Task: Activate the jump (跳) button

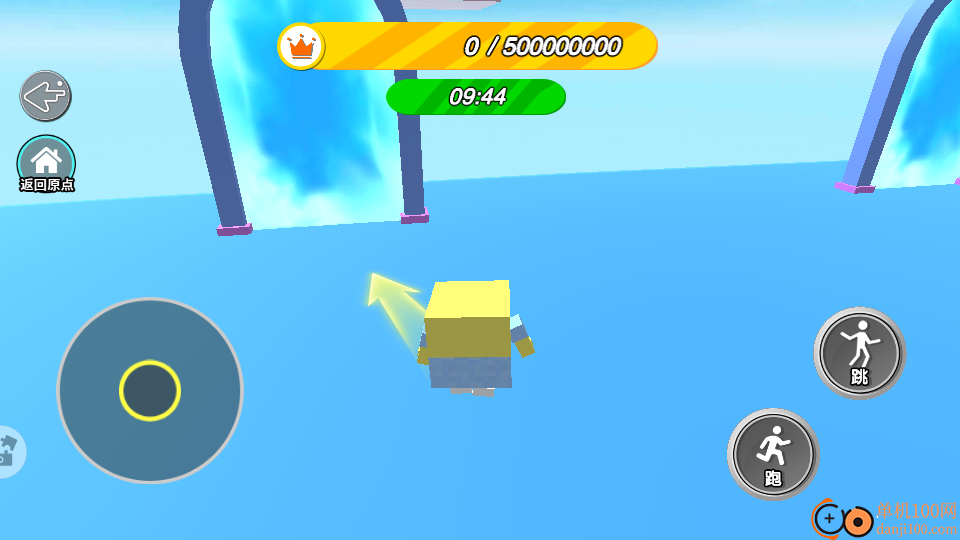Action: click(x=859, y=353)
